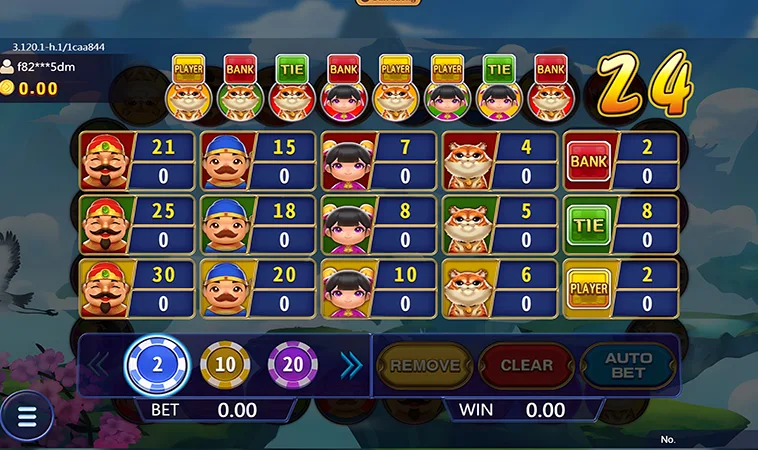Place a bet on the TIE tile
Image resolution: width=758 pixels, height=450 pixels.
coord(621,224)
